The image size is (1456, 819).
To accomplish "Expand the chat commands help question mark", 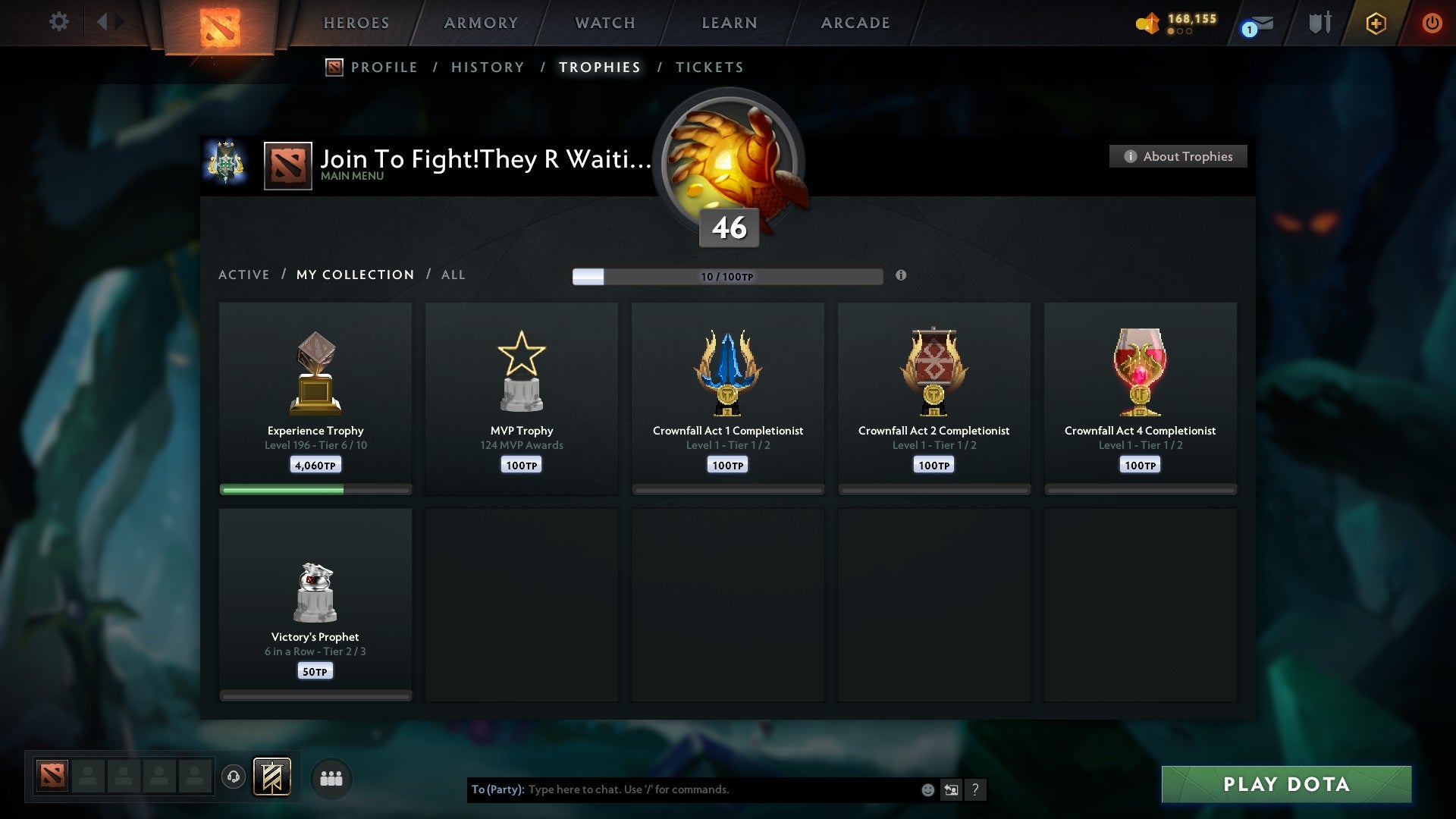I will (976, 789).
